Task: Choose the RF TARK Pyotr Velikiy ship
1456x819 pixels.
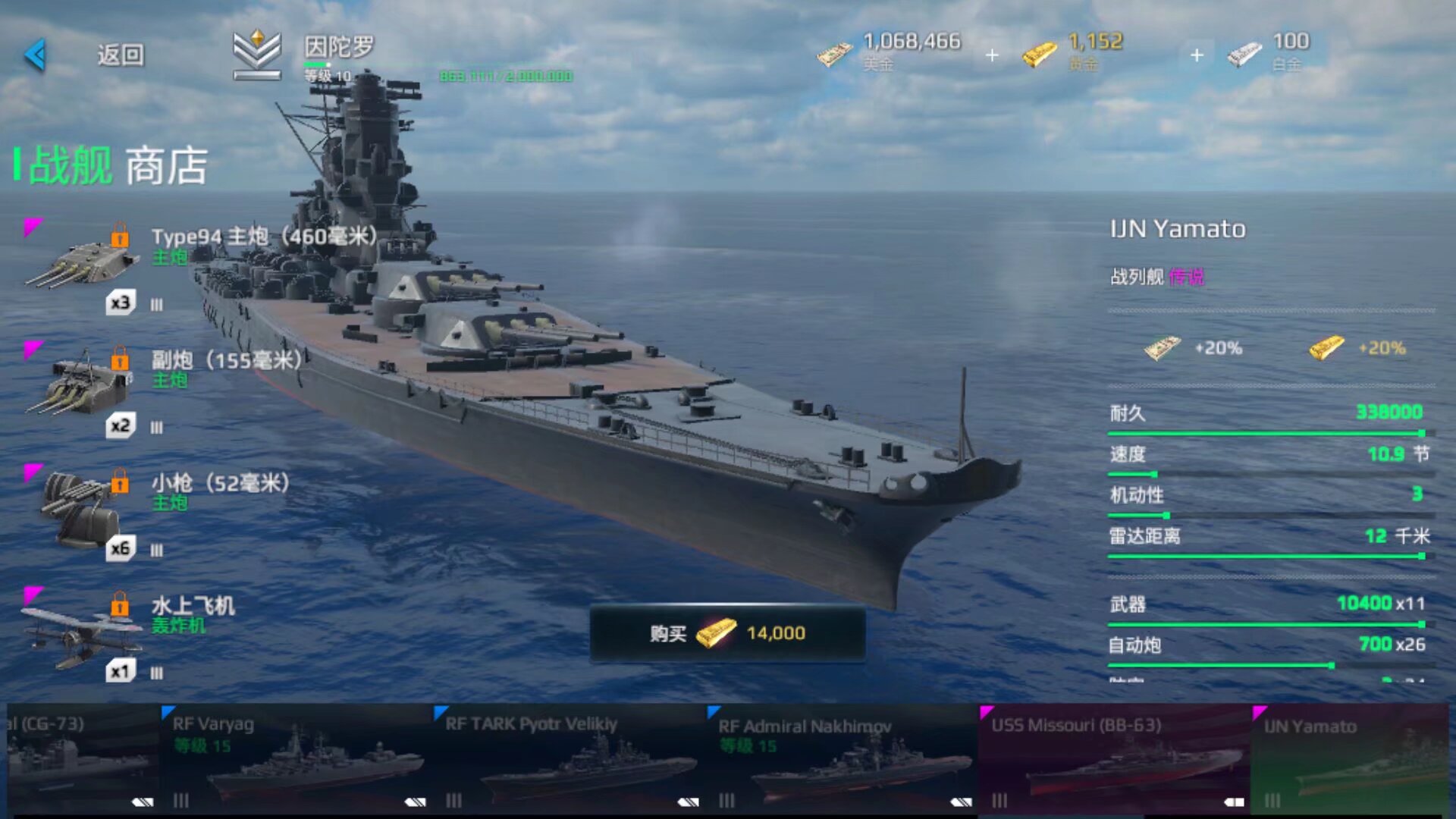Action: [569, 758]
